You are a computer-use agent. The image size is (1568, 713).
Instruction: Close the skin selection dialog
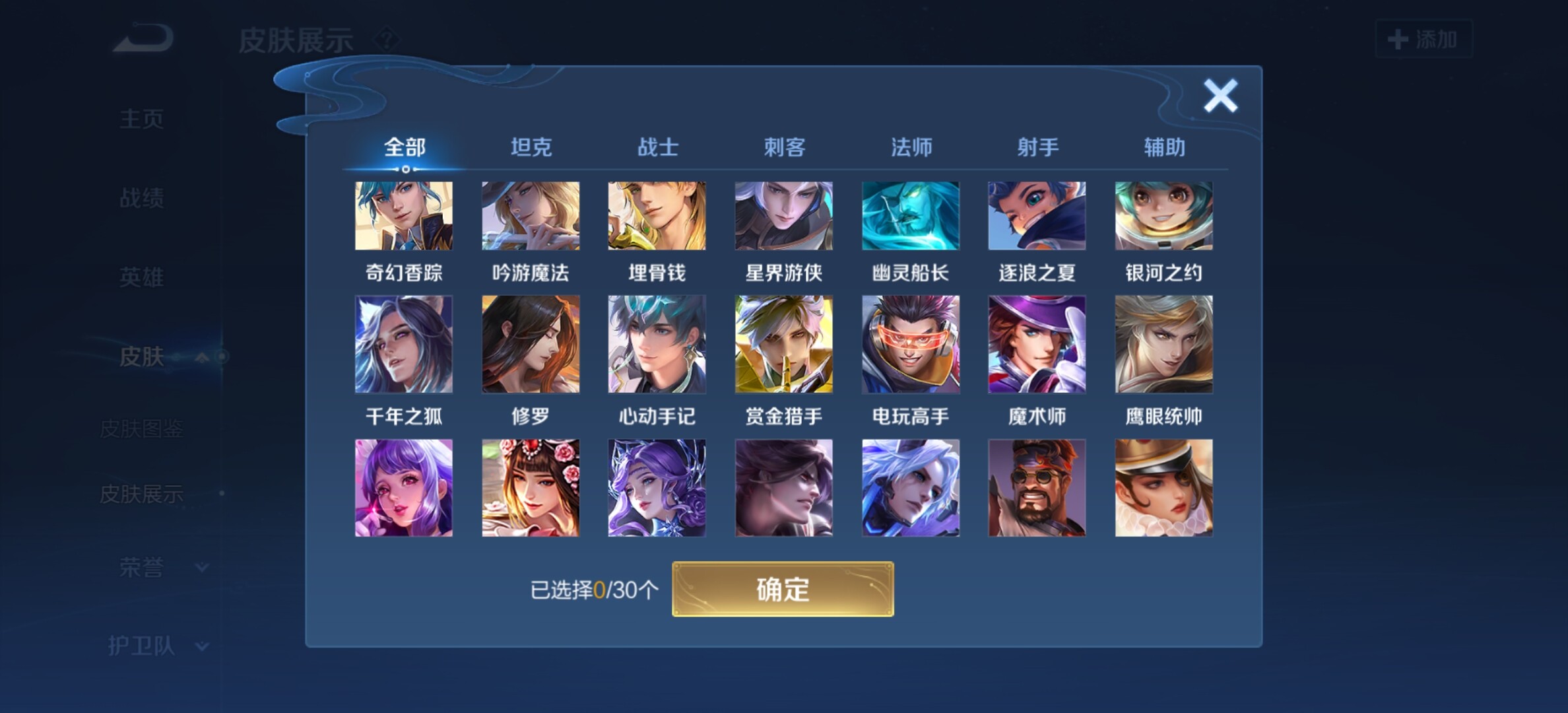(1220, 96)
